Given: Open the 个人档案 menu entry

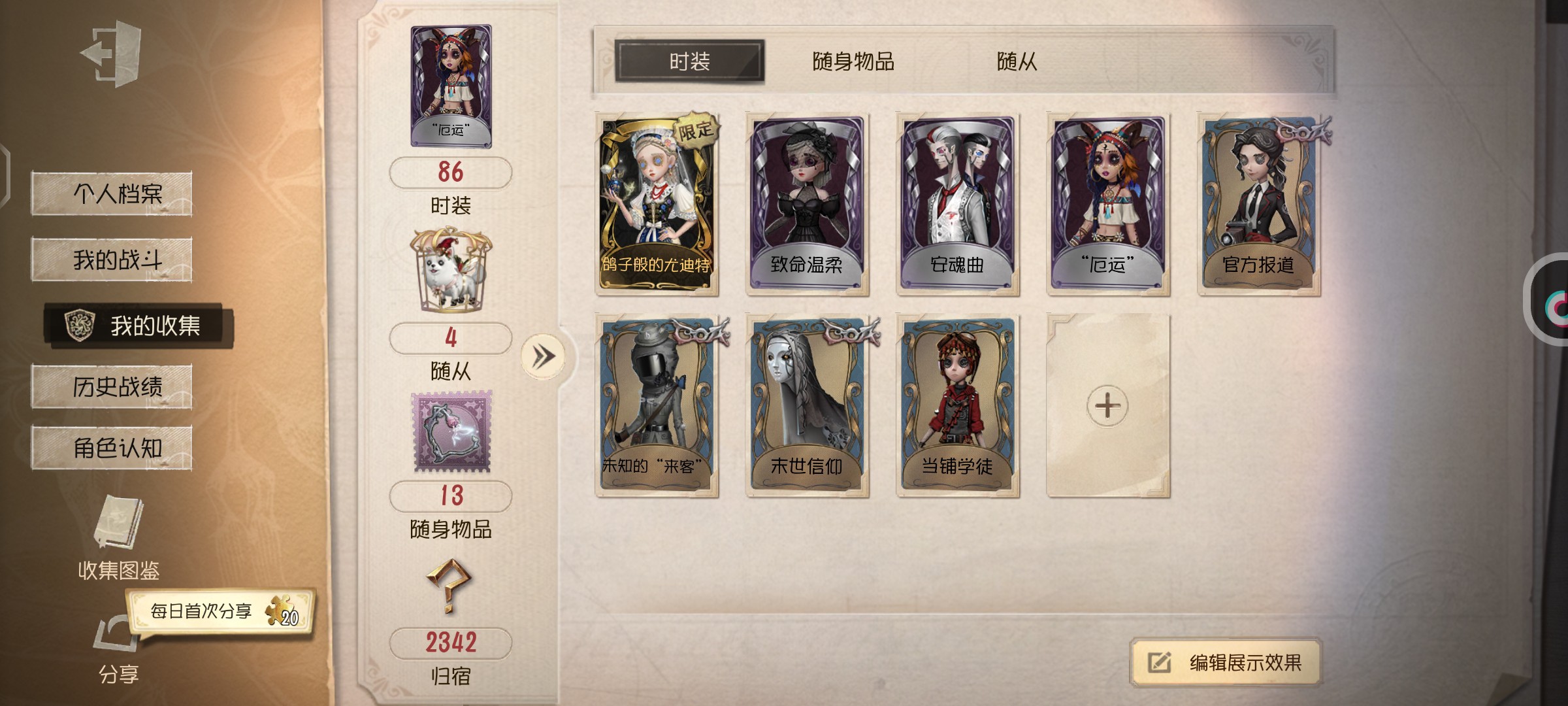Looking at the screenshot, I should [x=112, y=193].
